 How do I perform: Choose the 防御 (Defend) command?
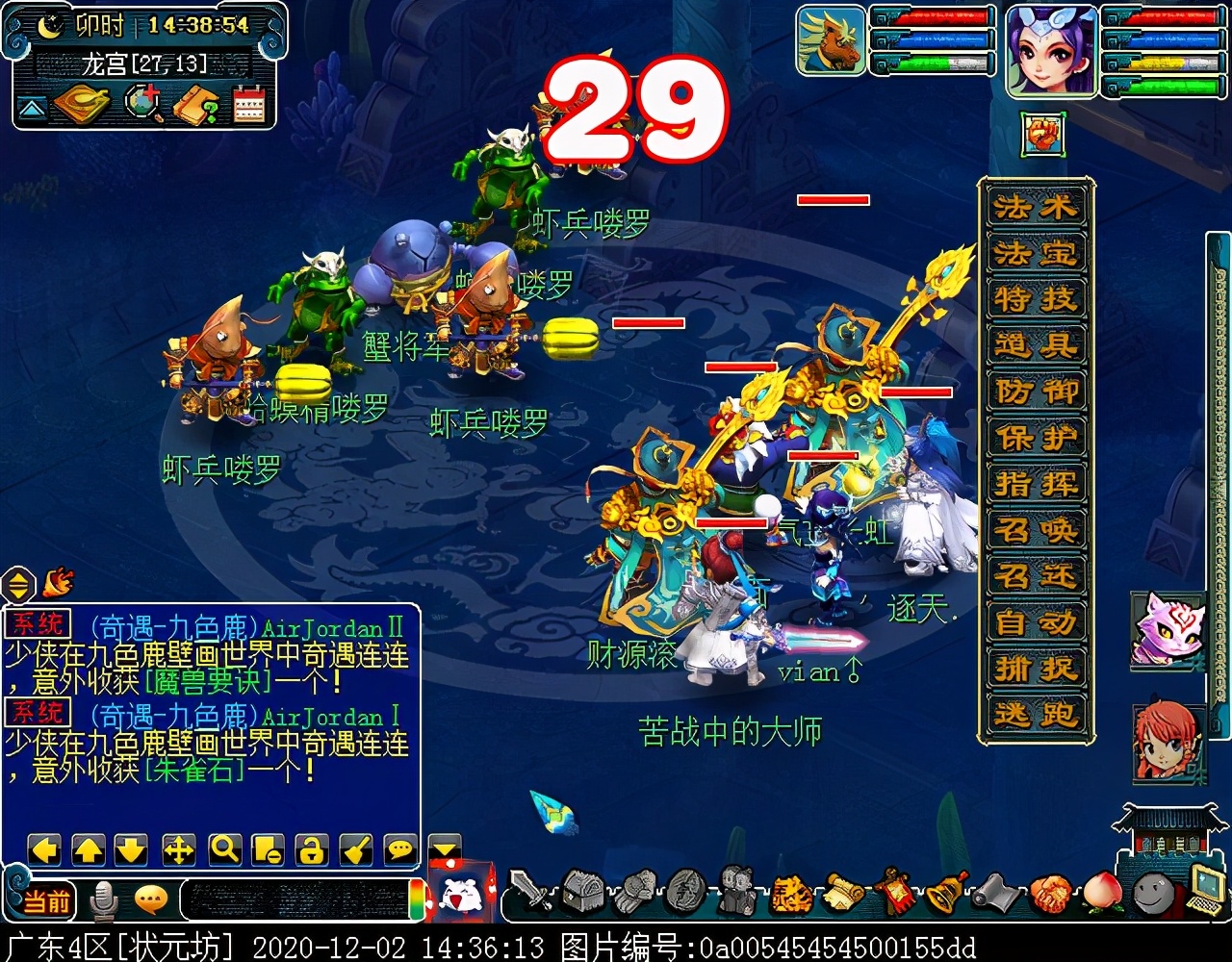(x=1036, y=392)
